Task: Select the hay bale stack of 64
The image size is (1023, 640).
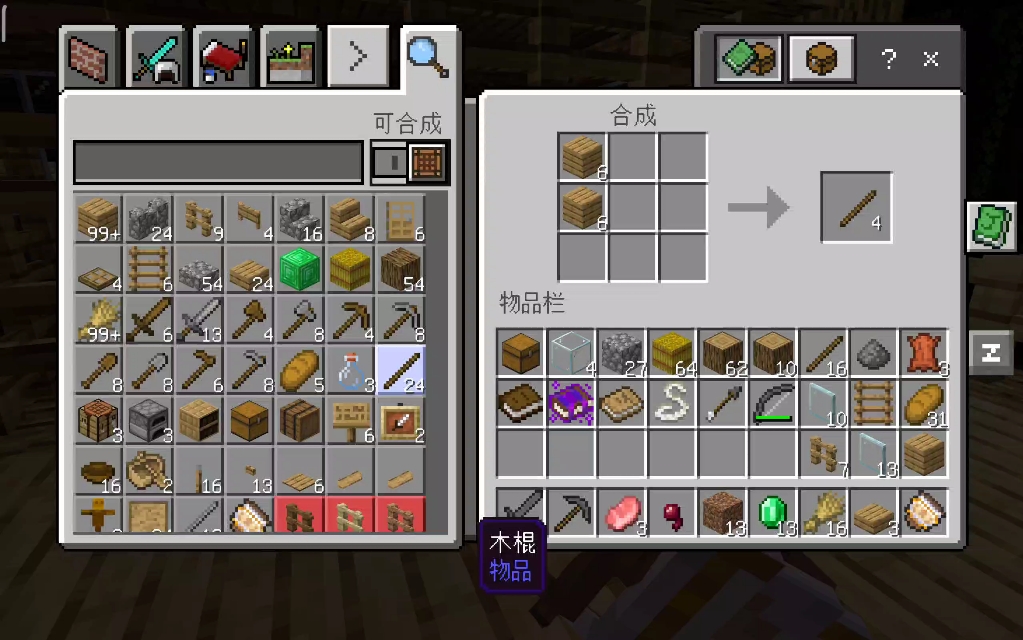Action: point(672,352)
